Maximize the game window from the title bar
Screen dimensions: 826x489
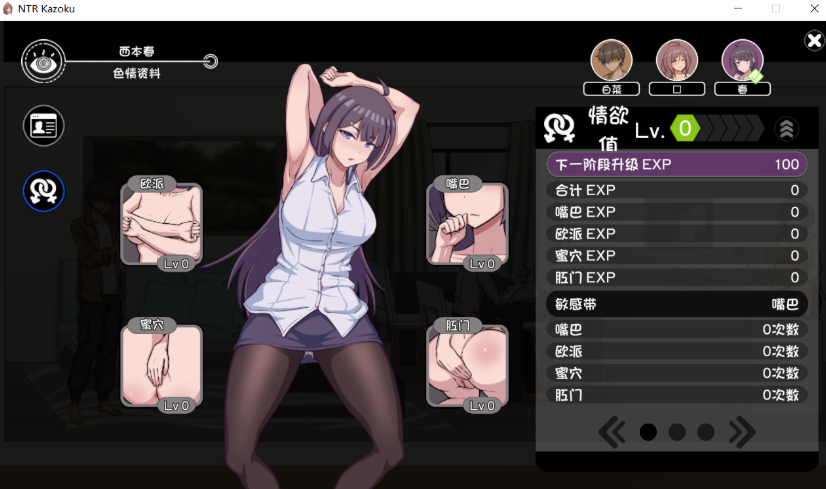point(776,8)
